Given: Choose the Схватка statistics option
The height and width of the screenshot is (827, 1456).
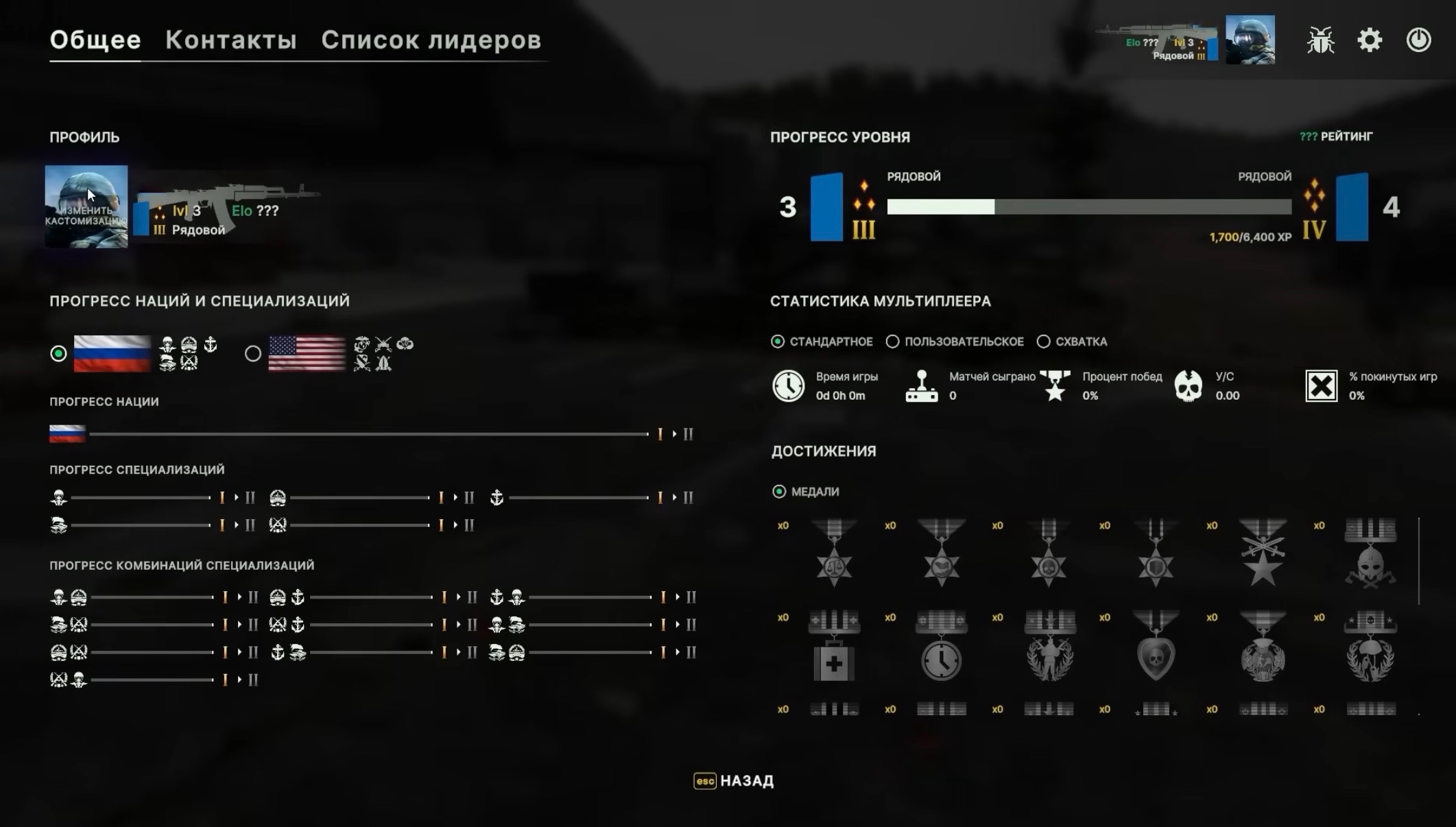Looking at the screenshot, I should click(x=1043, y=341).
